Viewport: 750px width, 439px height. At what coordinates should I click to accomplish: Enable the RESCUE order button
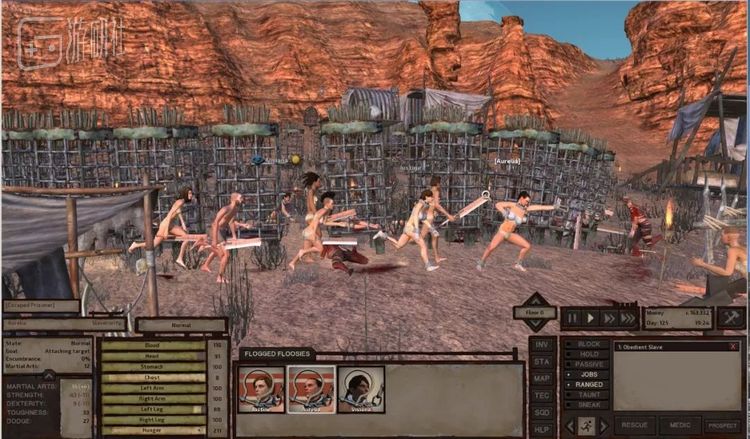[634, 425]
